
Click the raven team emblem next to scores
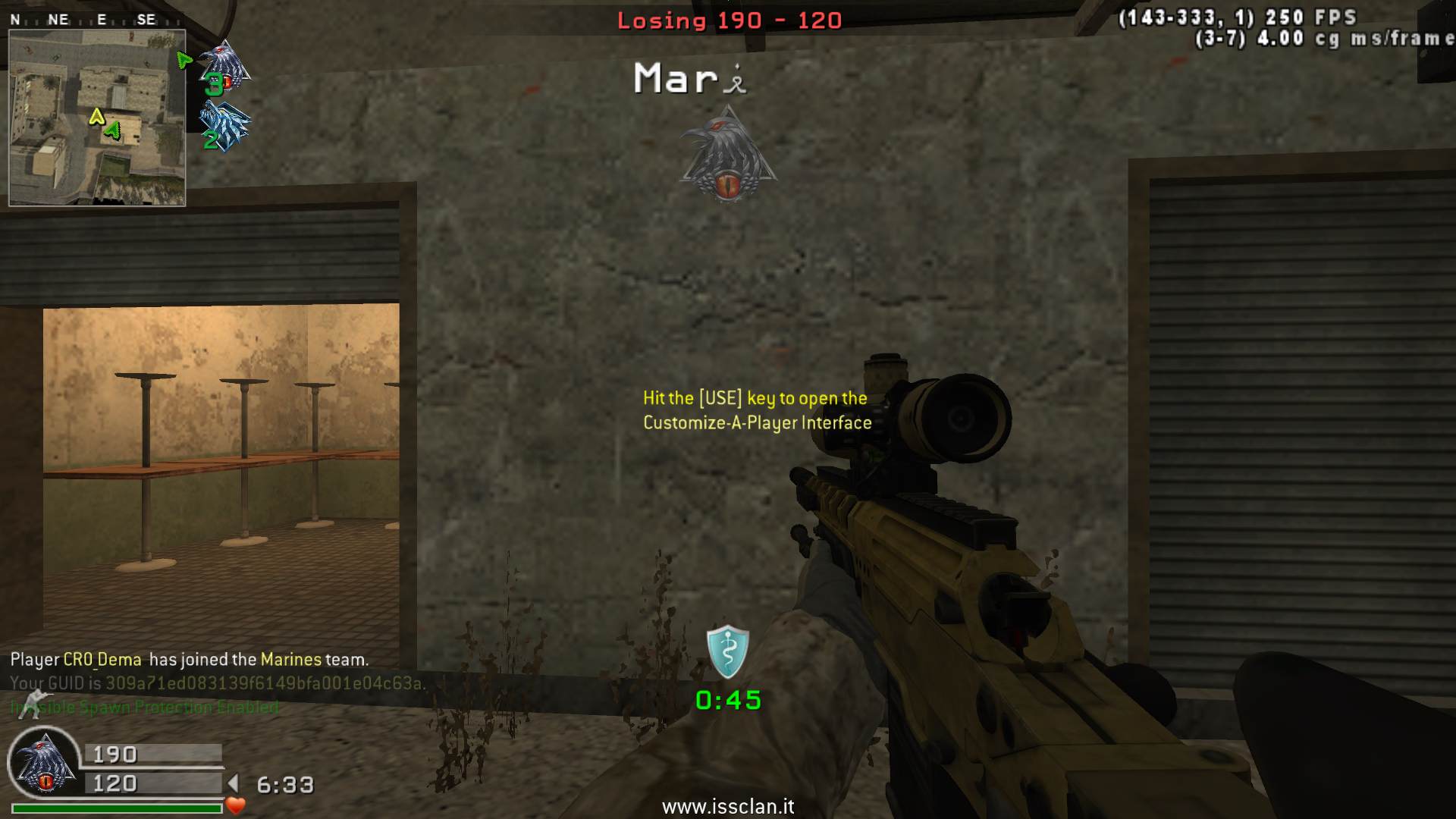tap(45, 766)
